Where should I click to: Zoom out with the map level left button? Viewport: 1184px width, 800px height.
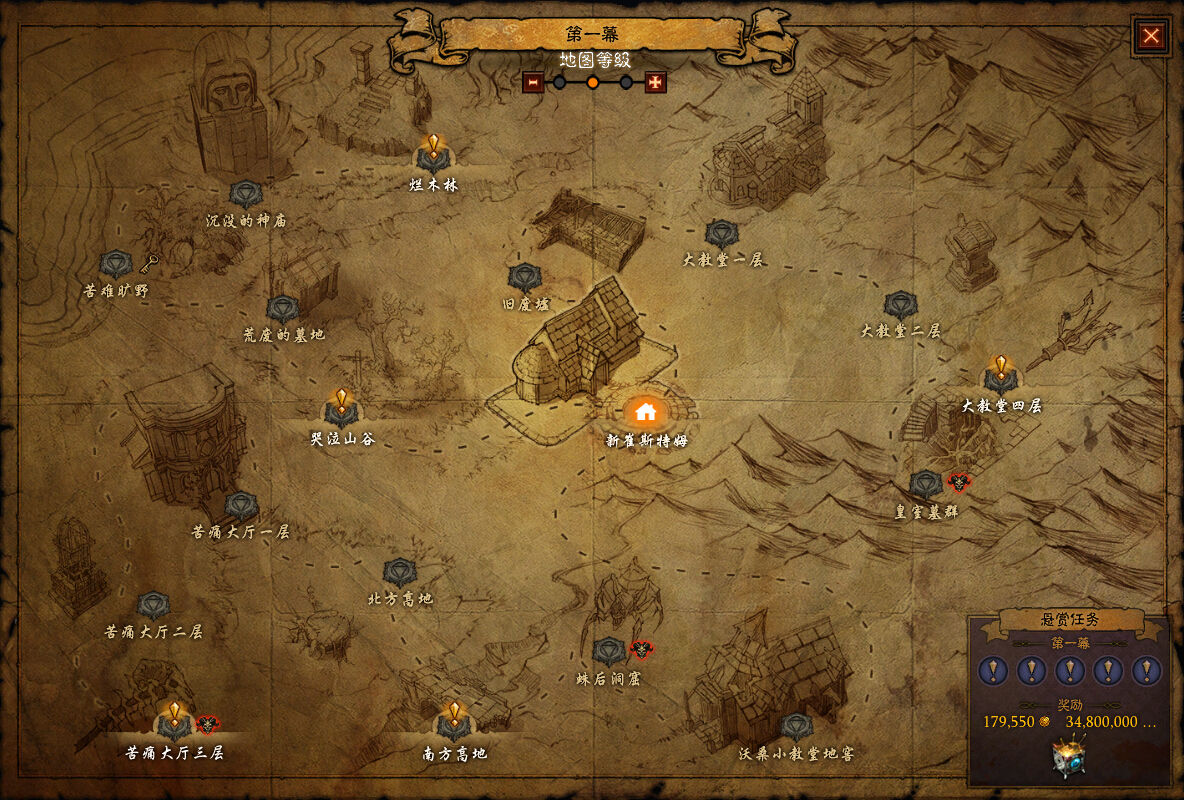(533, 82)
